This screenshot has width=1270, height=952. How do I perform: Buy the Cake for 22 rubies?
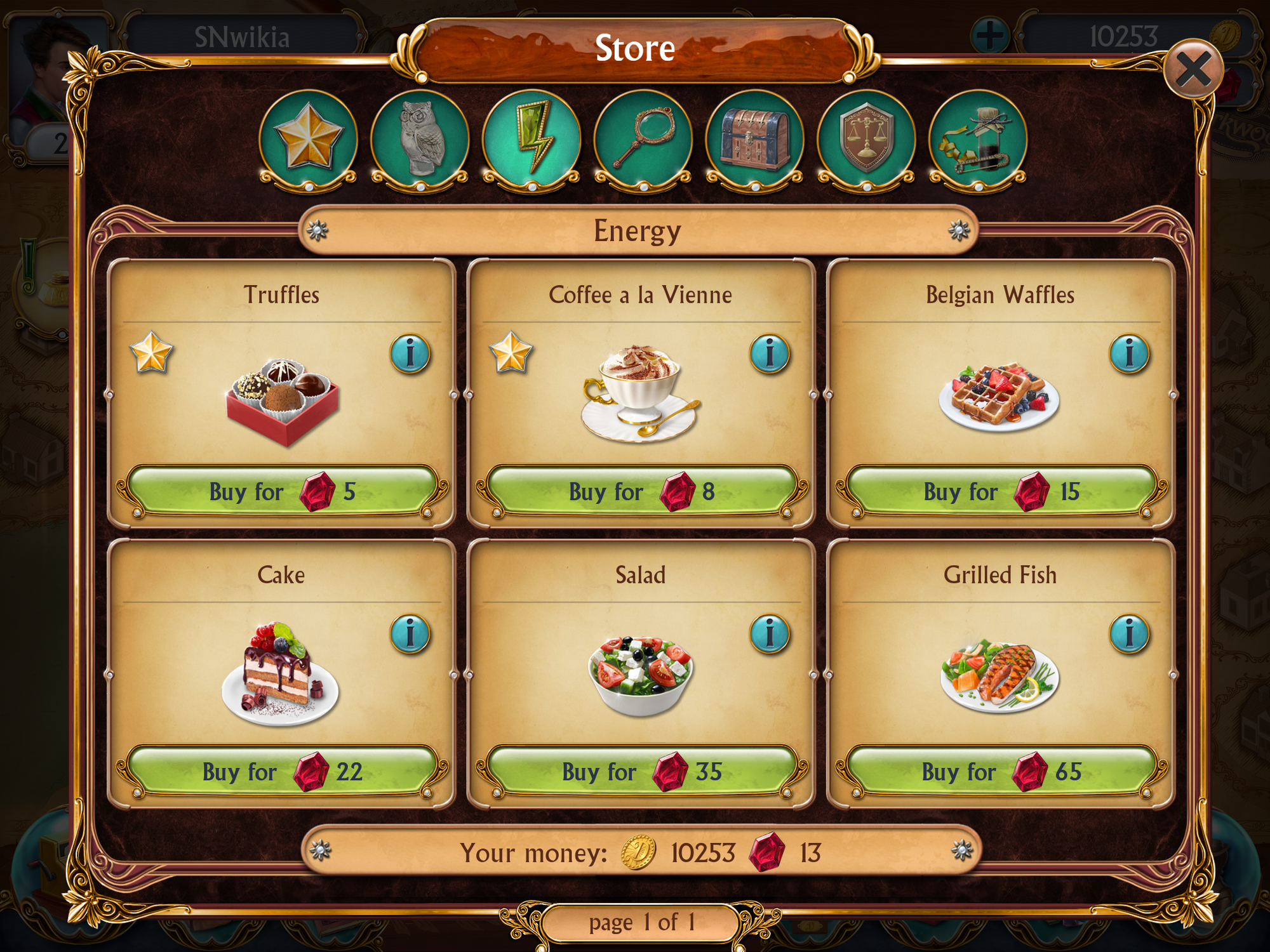(x=282, y=772)
